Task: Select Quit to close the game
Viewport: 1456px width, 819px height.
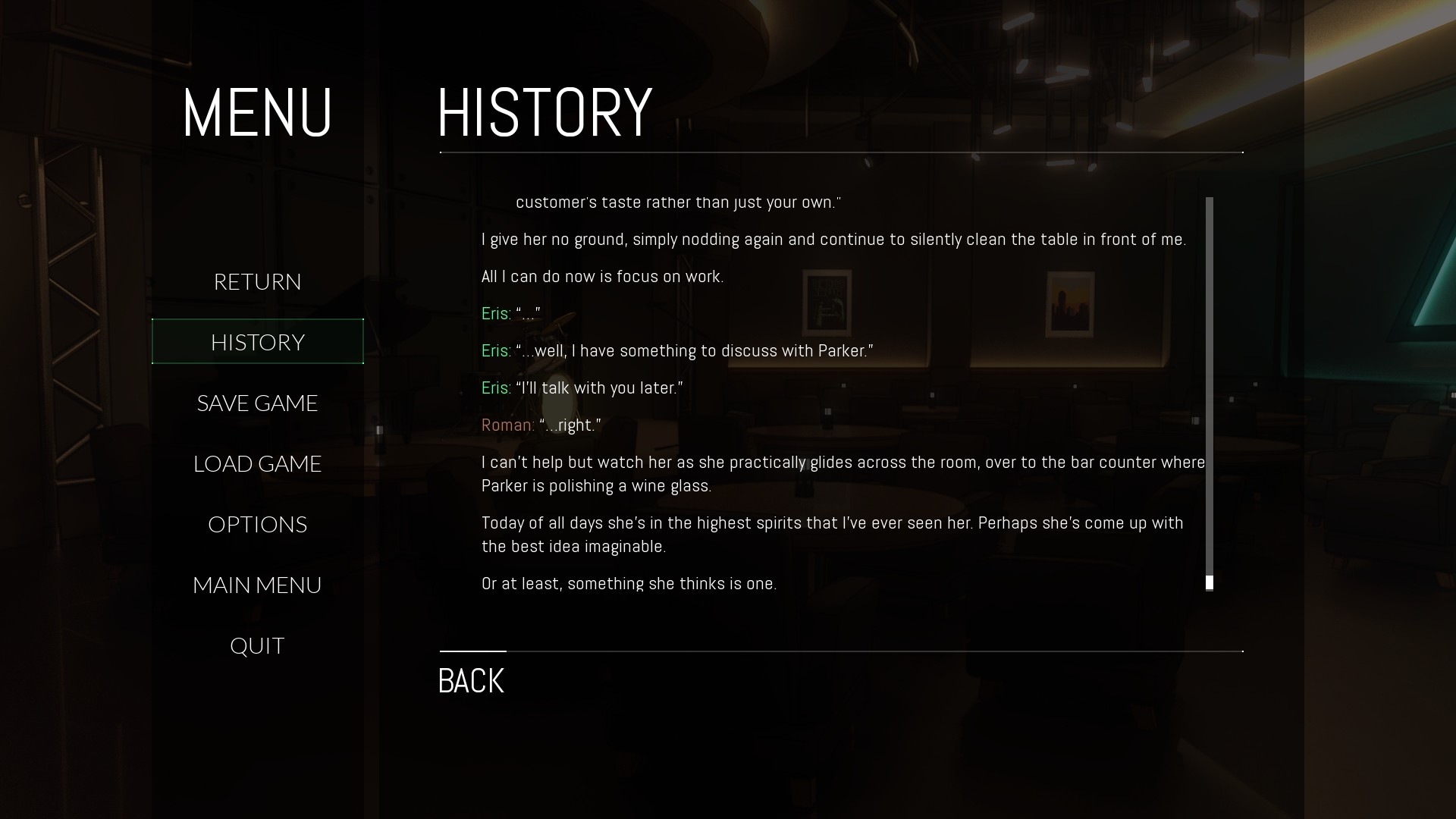Action: 257,645
